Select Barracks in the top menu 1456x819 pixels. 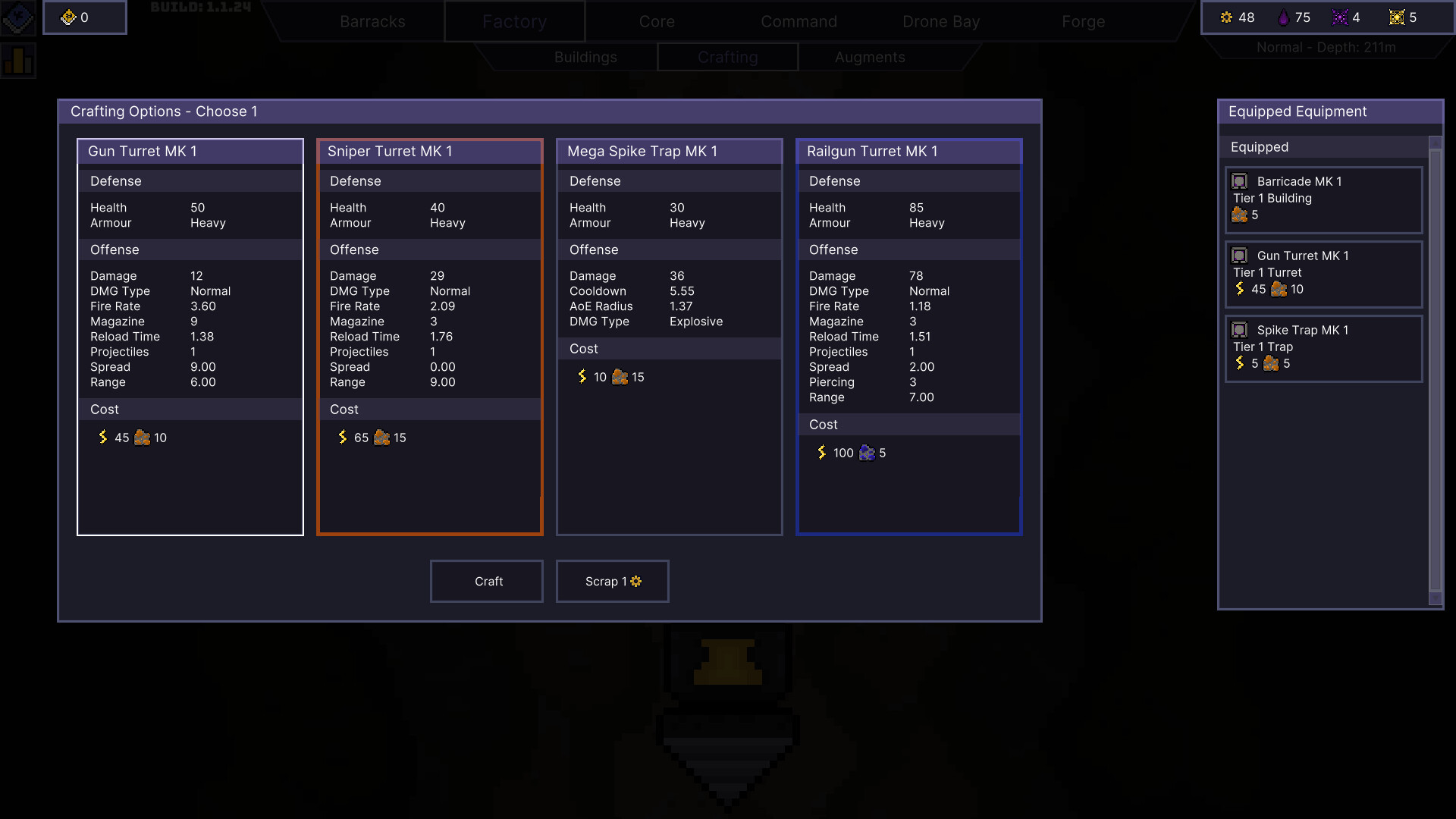point(373,21)
